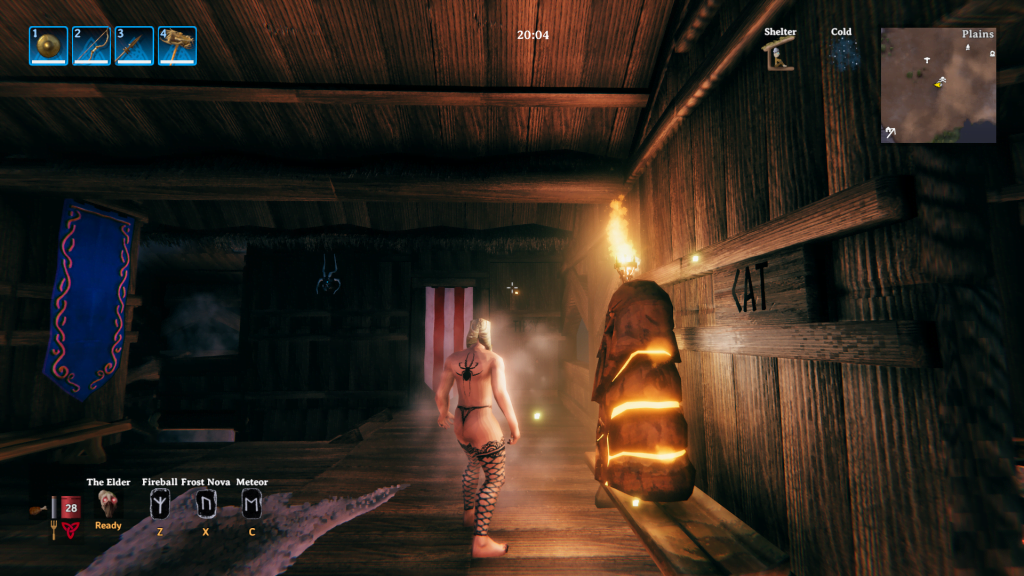Click the pickaxe marker on the minimap
Viewport: 1024px width, 576px height.
pos(889,132)
